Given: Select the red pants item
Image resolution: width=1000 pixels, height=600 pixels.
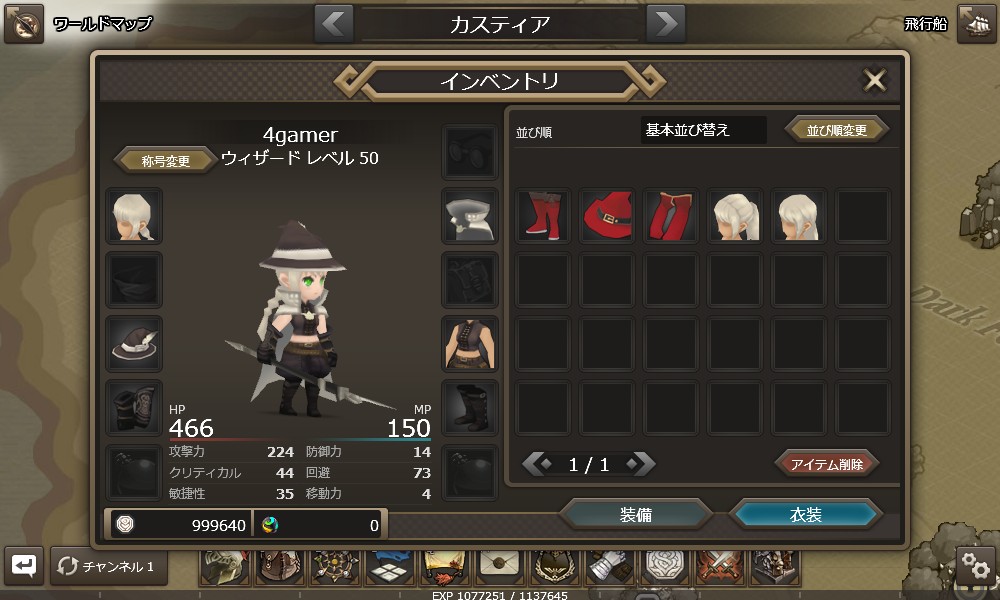Looking at the screenshot, I should [671, 216].
